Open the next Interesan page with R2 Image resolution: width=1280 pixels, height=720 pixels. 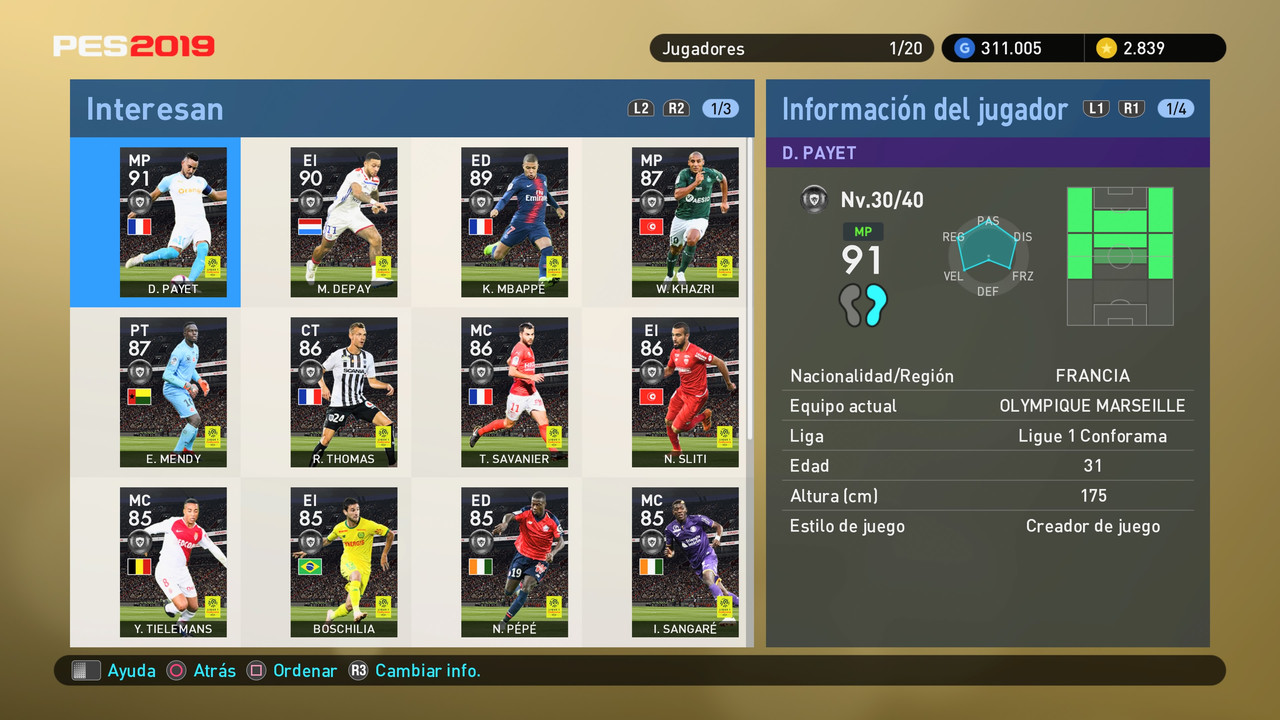point(676,108)
